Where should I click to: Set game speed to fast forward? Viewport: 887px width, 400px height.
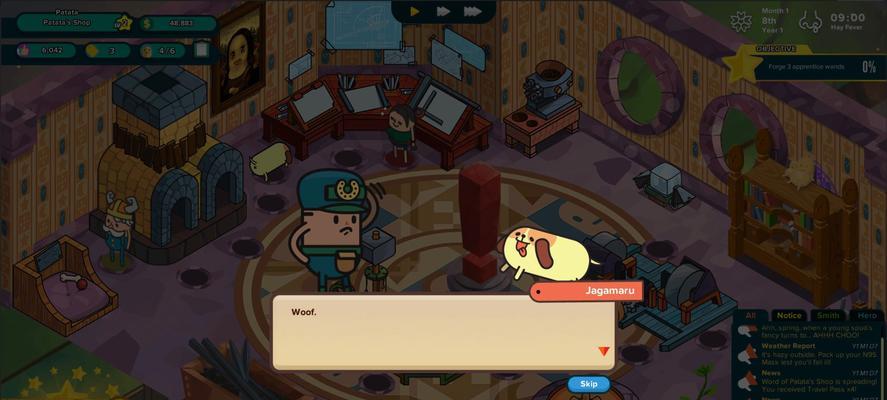point(442,11)
